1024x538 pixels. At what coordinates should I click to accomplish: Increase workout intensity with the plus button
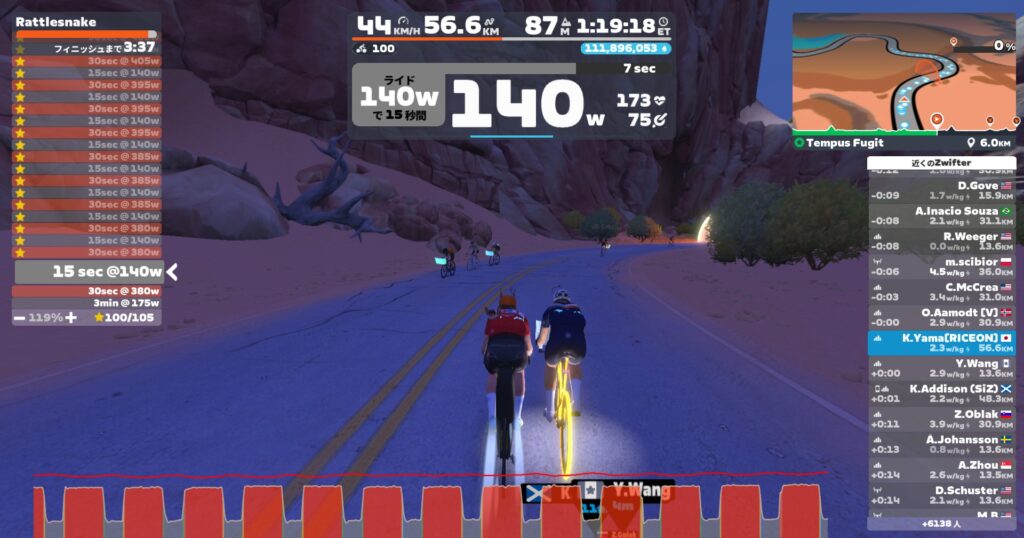coord(70,317)
